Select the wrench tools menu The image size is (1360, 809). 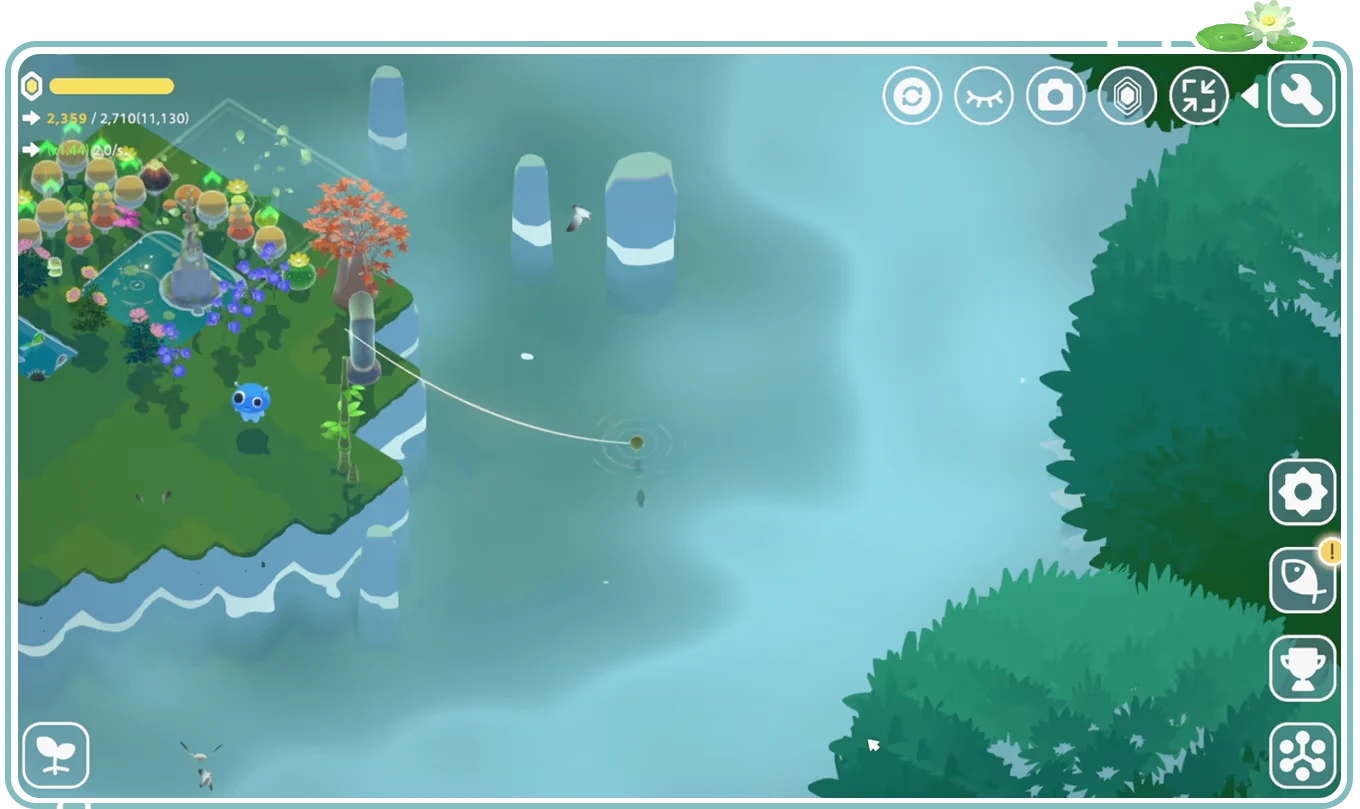pyautogui.click(x=1301, y=94)
